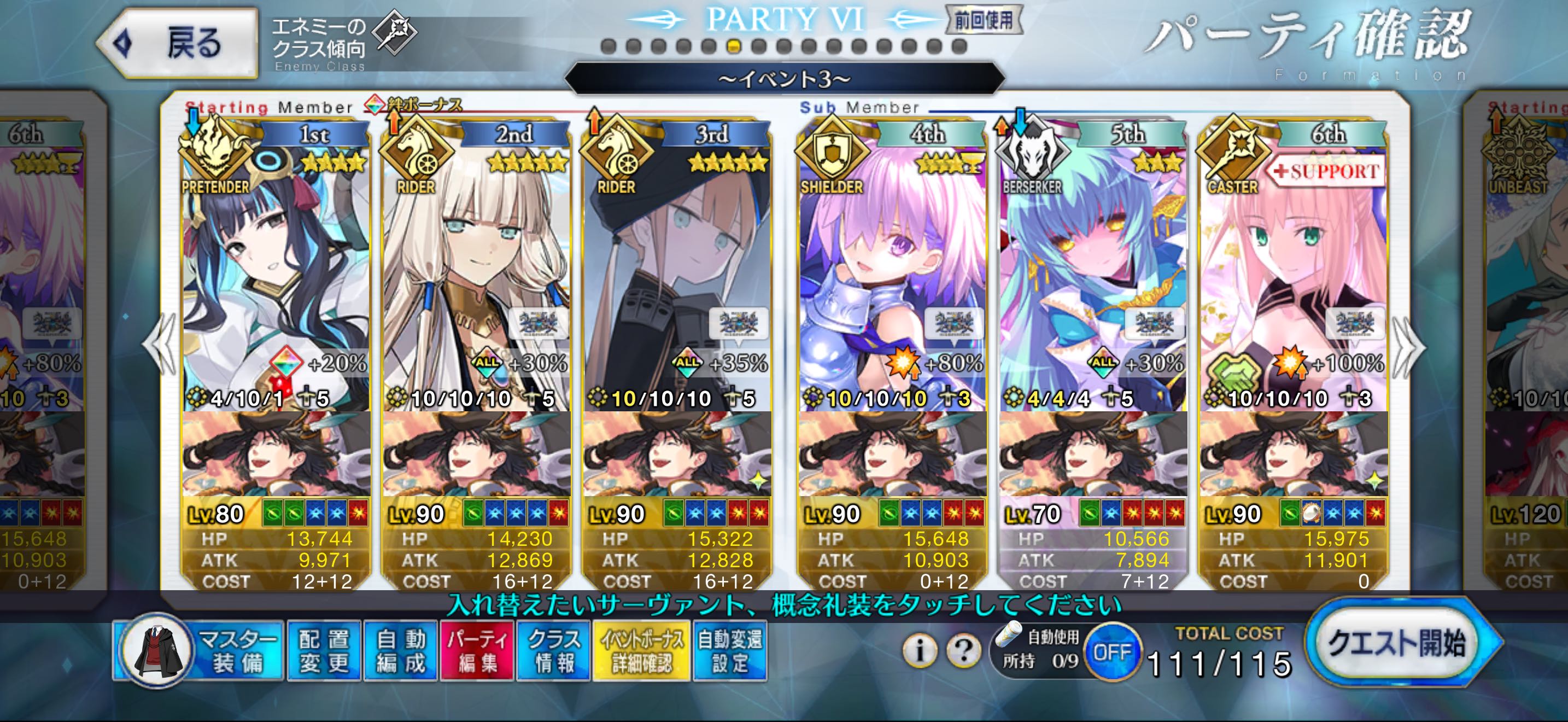Click the info "i" button
1568x722 pixels.
pyautogui.click(x=919, y=651)
